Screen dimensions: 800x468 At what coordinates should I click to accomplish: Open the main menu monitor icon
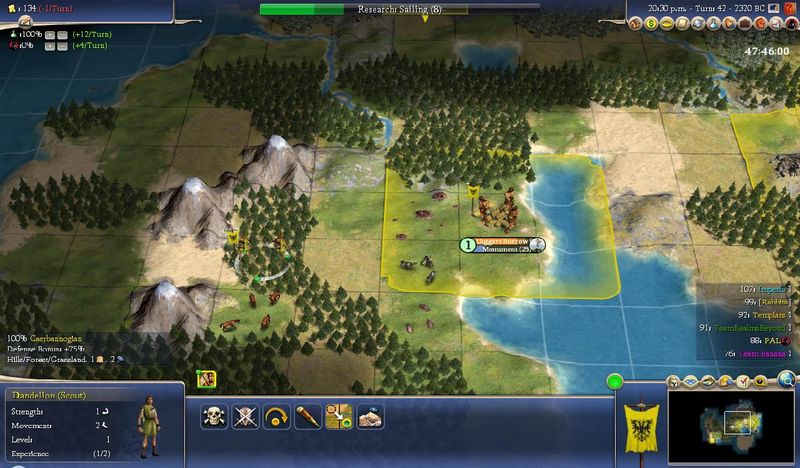click(x=771, y=7)
